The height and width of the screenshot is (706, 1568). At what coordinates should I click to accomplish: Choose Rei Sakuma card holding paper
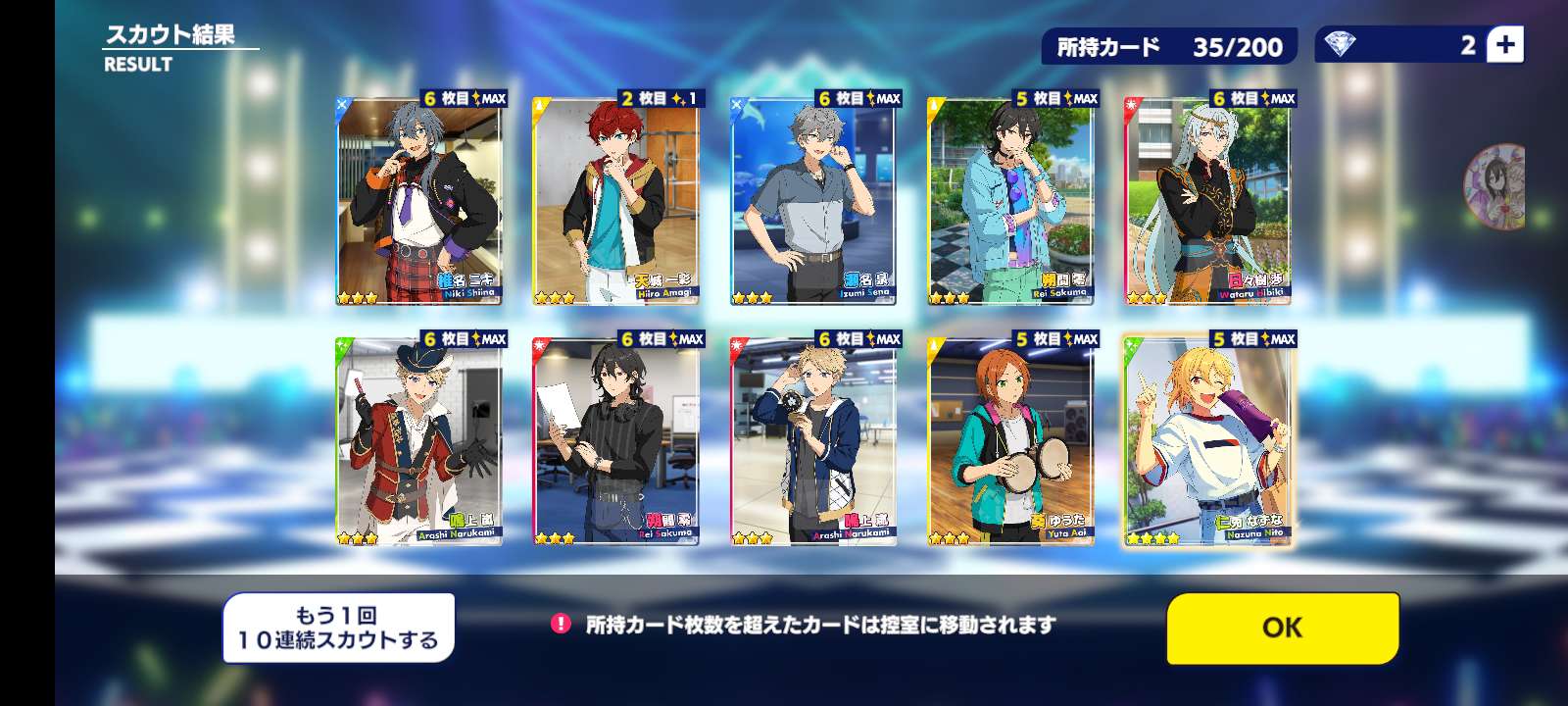[615, 441]
